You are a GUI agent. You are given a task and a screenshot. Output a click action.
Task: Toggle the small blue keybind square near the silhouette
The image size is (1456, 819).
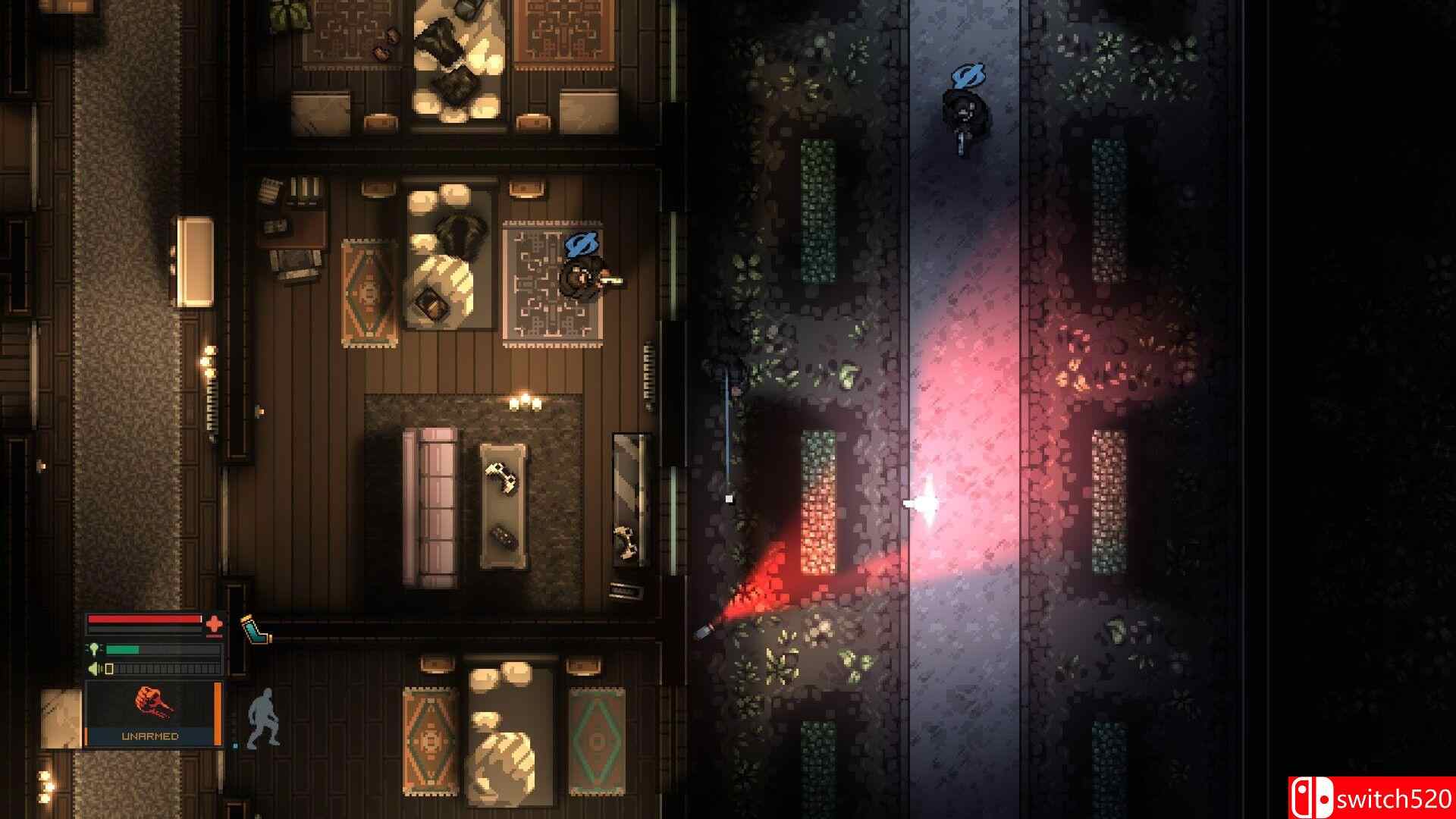[236, 745]
